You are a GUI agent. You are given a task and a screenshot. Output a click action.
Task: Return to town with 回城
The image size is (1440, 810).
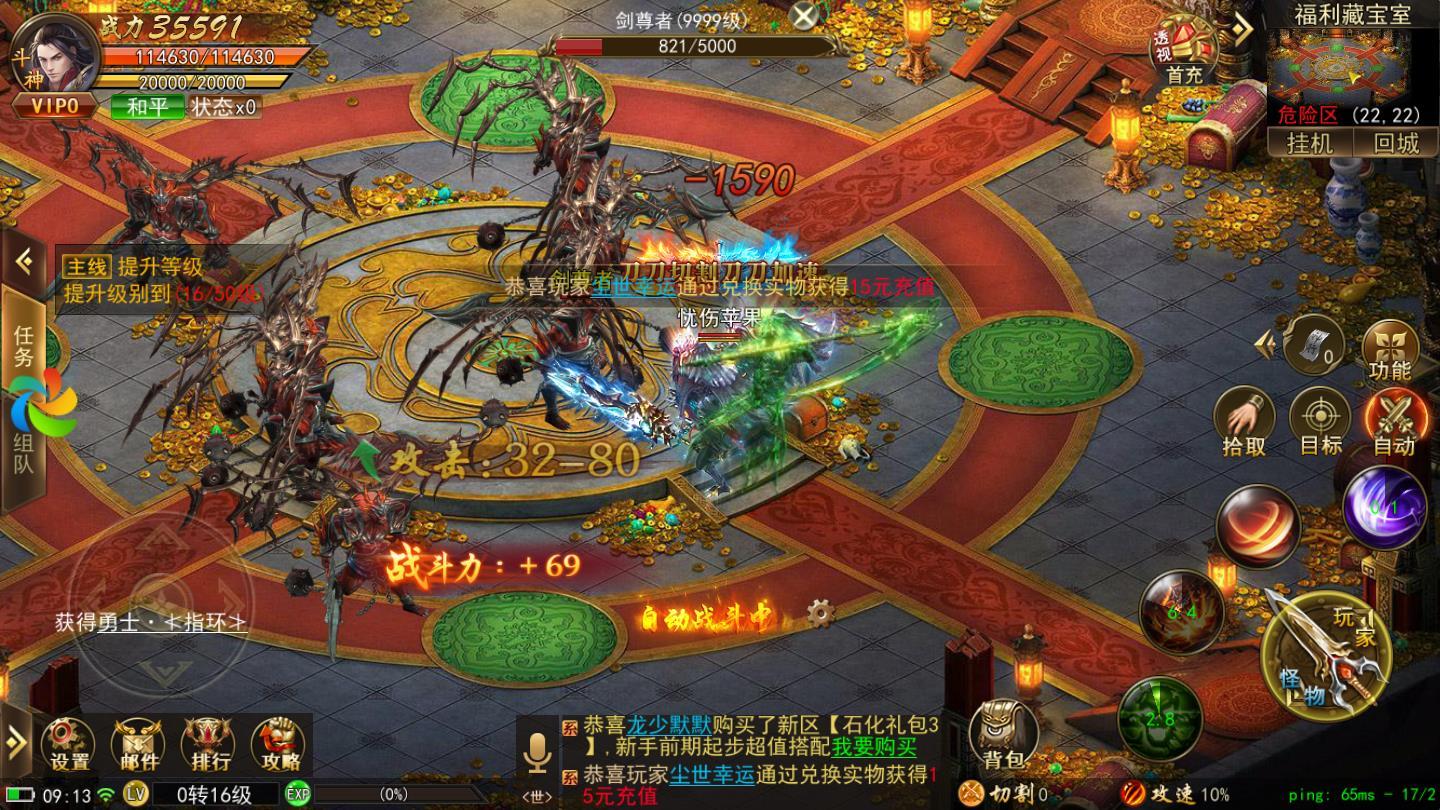coord(1396,143)
